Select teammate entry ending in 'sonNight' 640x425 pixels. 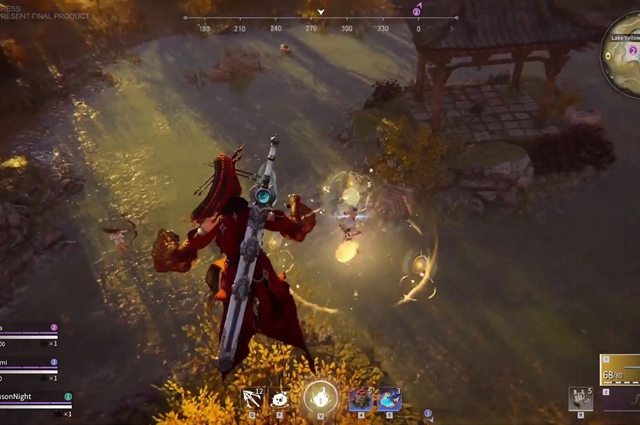(32, 399)
